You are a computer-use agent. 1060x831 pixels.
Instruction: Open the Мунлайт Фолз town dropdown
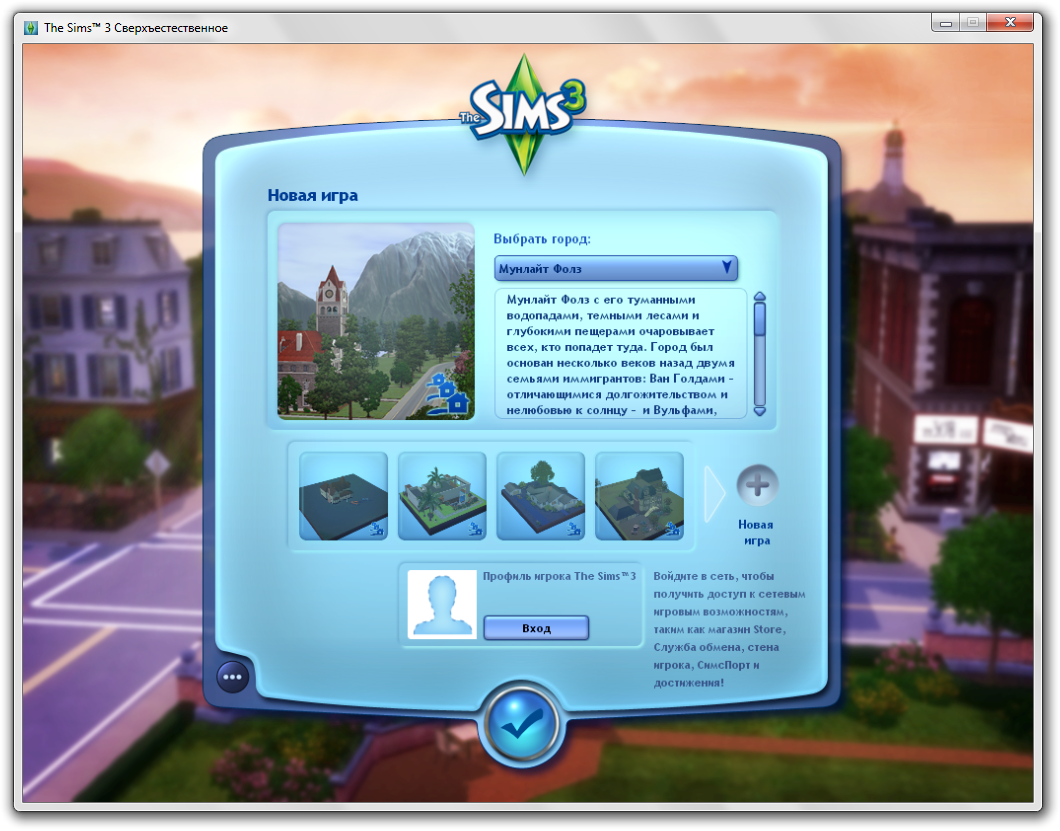click(x=616, y=268)
